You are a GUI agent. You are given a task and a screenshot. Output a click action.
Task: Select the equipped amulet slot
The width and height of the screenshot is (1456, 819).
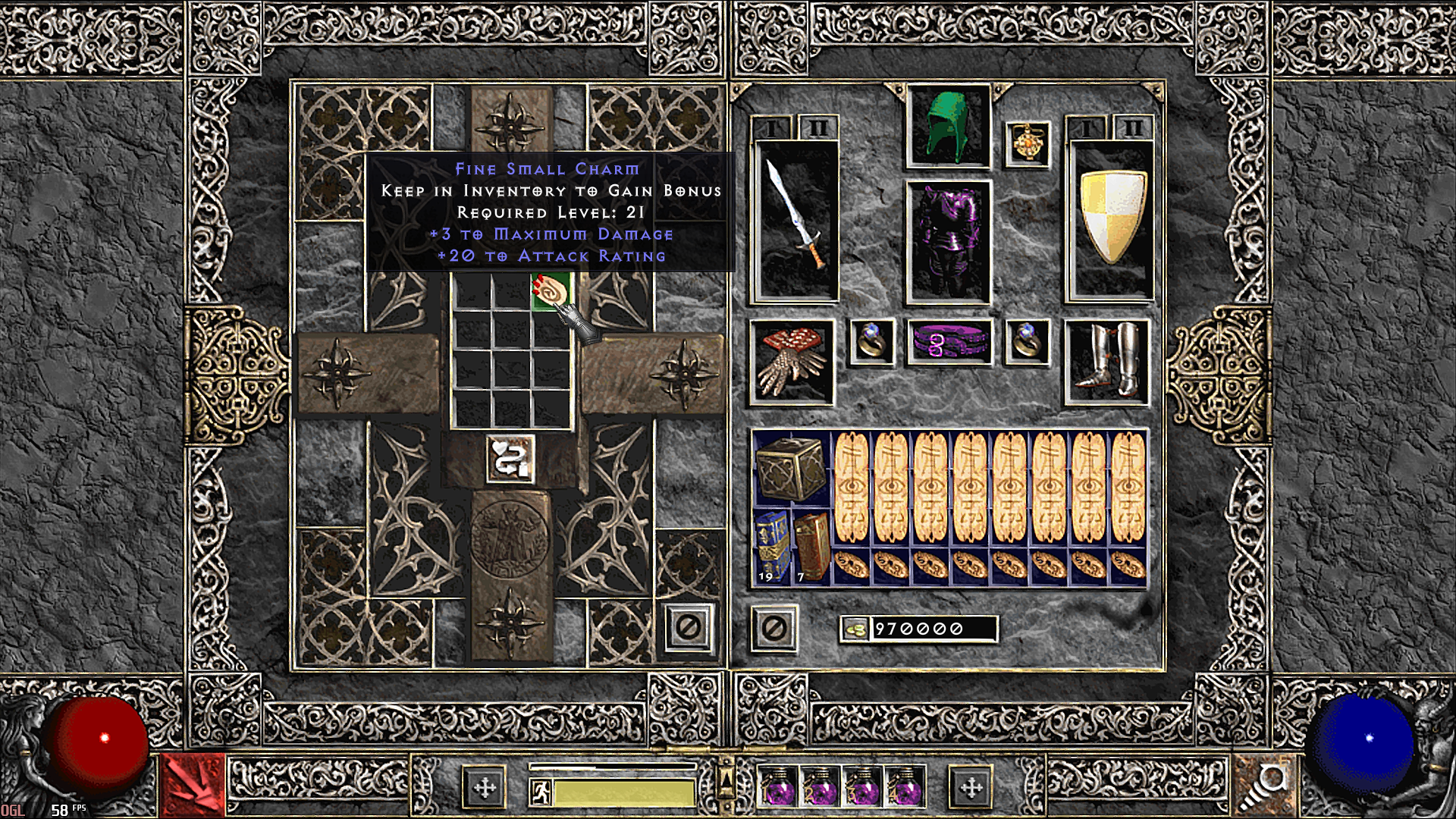(1028, 144)
